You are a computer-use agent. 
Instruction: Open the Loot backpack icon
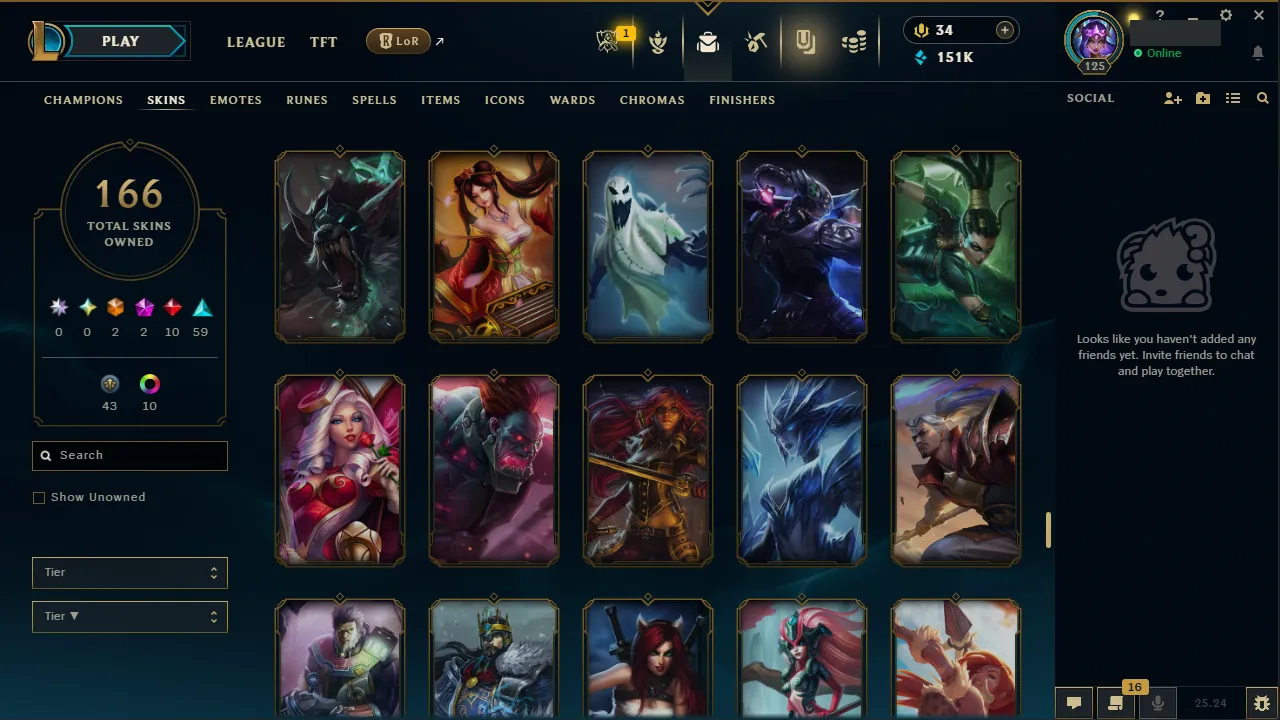pyautogui.click(x=708, y=43)
